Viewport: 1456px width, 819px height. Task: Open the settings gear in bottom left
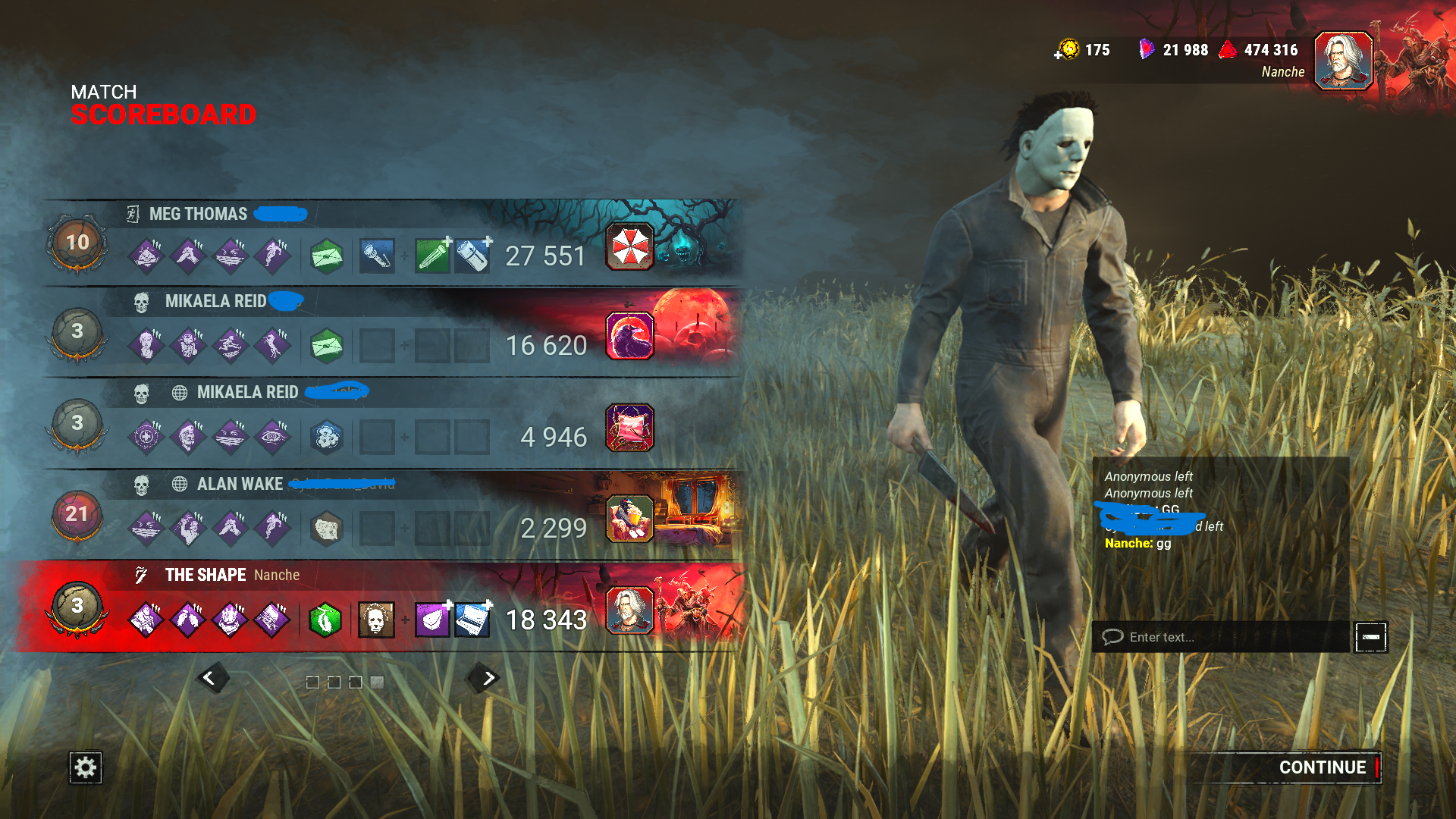point(85,767)
